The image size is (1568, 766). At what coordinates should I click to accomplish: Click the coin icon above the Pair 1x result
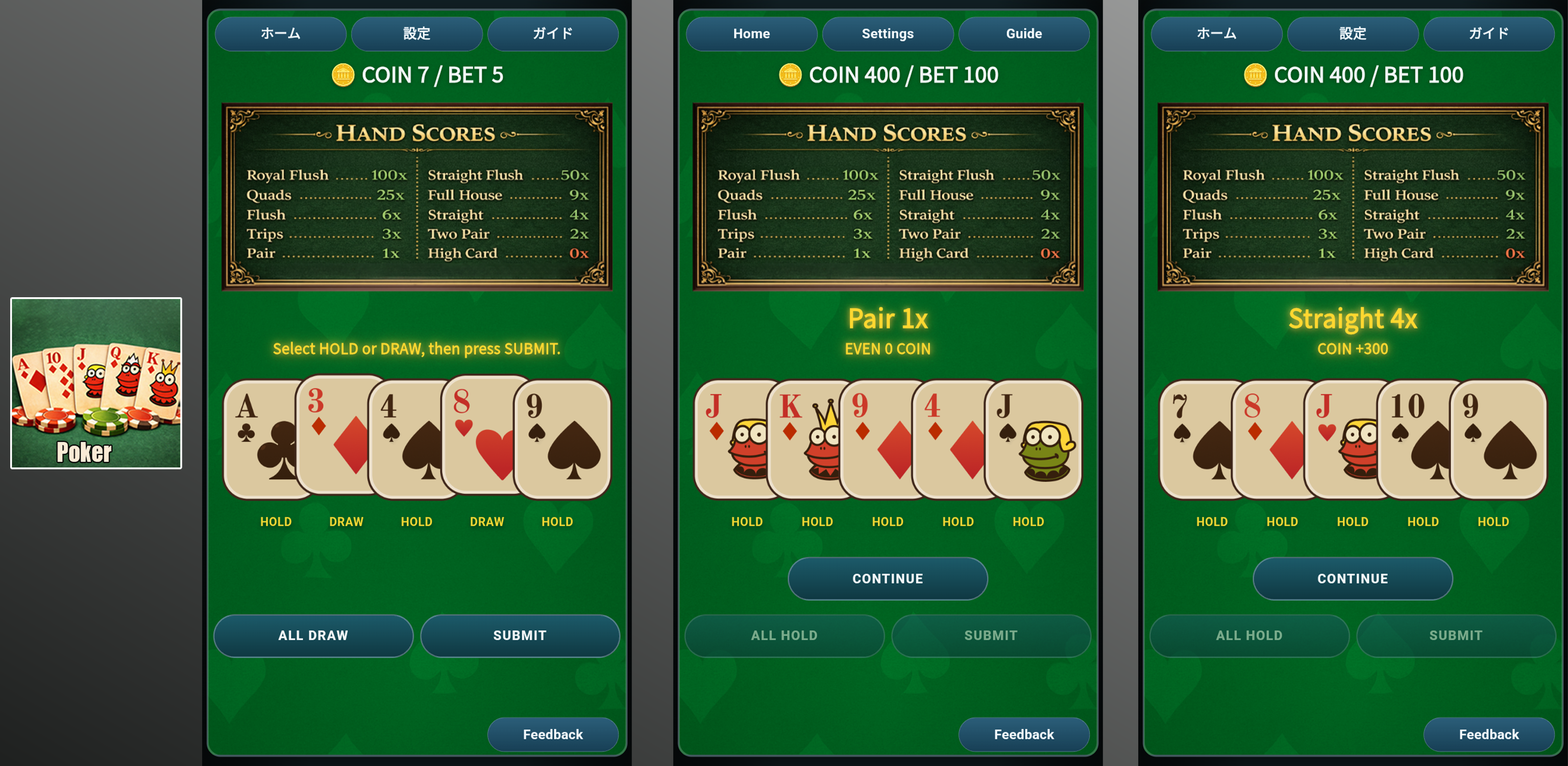tap(790, 75)
